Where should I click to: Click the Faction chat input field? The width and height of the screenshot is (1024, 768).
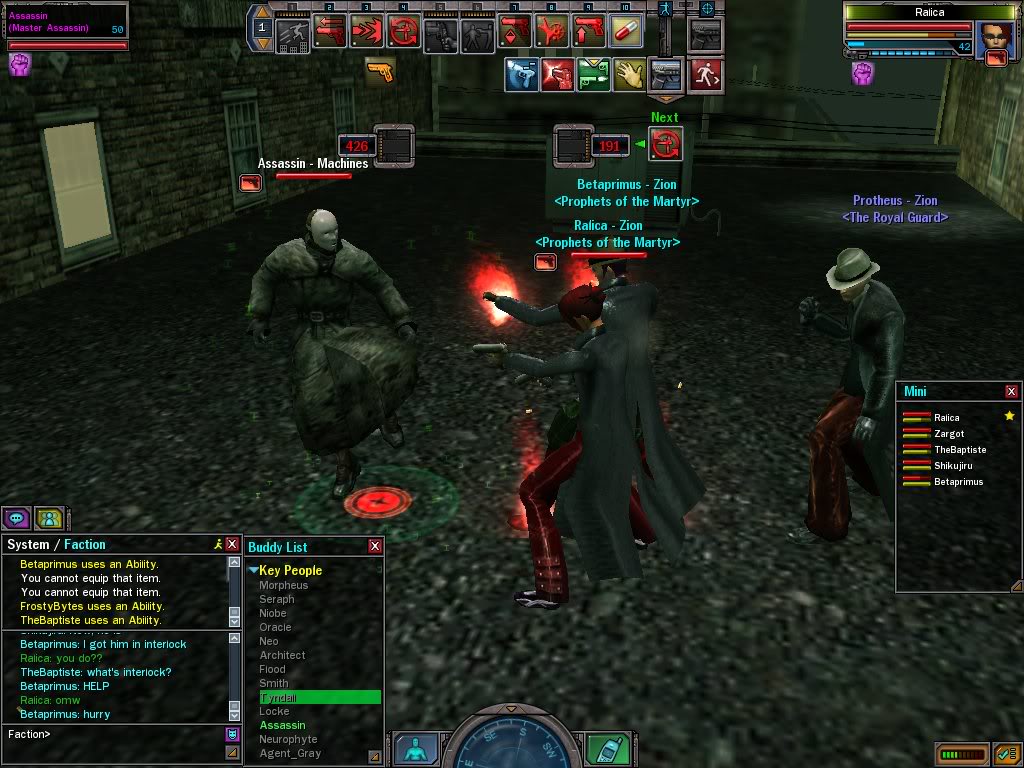point(115,734)
